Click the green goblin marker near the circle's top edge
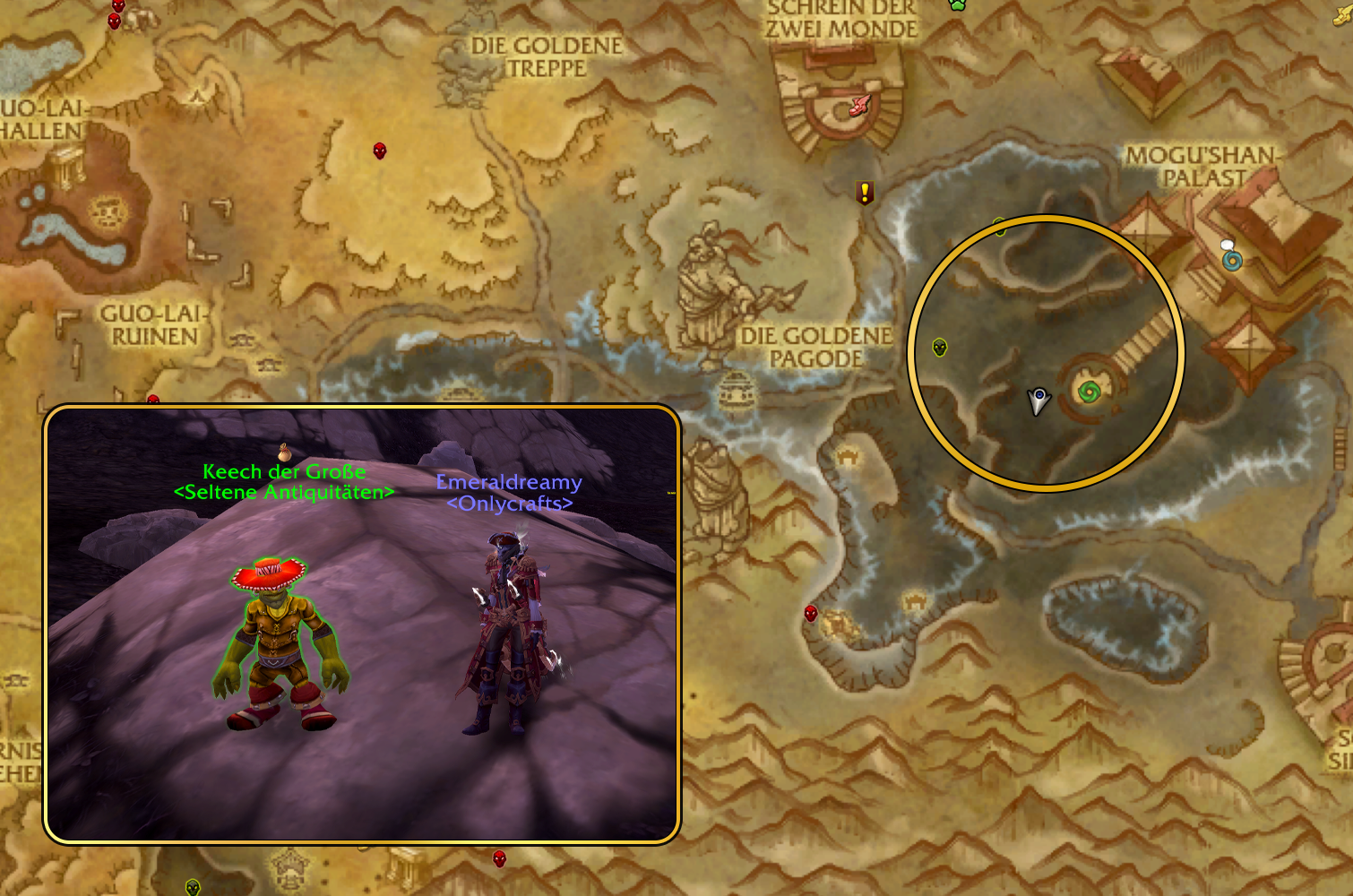Viewport: 1353px width, 896px height. pyautogui.click(x=999, y=227)
